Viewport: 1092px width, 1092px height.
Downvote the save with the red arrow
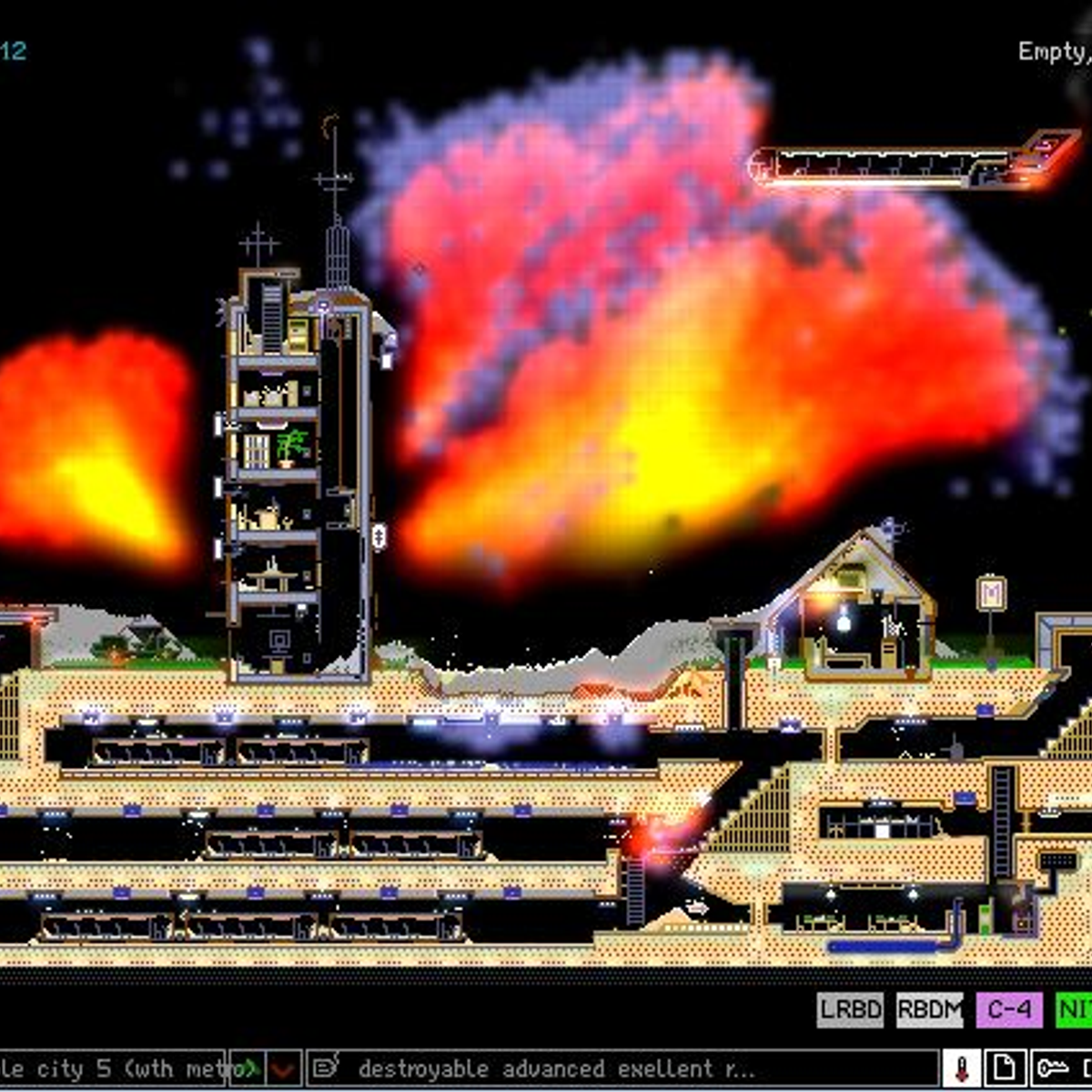click(x=285, y=1068)
